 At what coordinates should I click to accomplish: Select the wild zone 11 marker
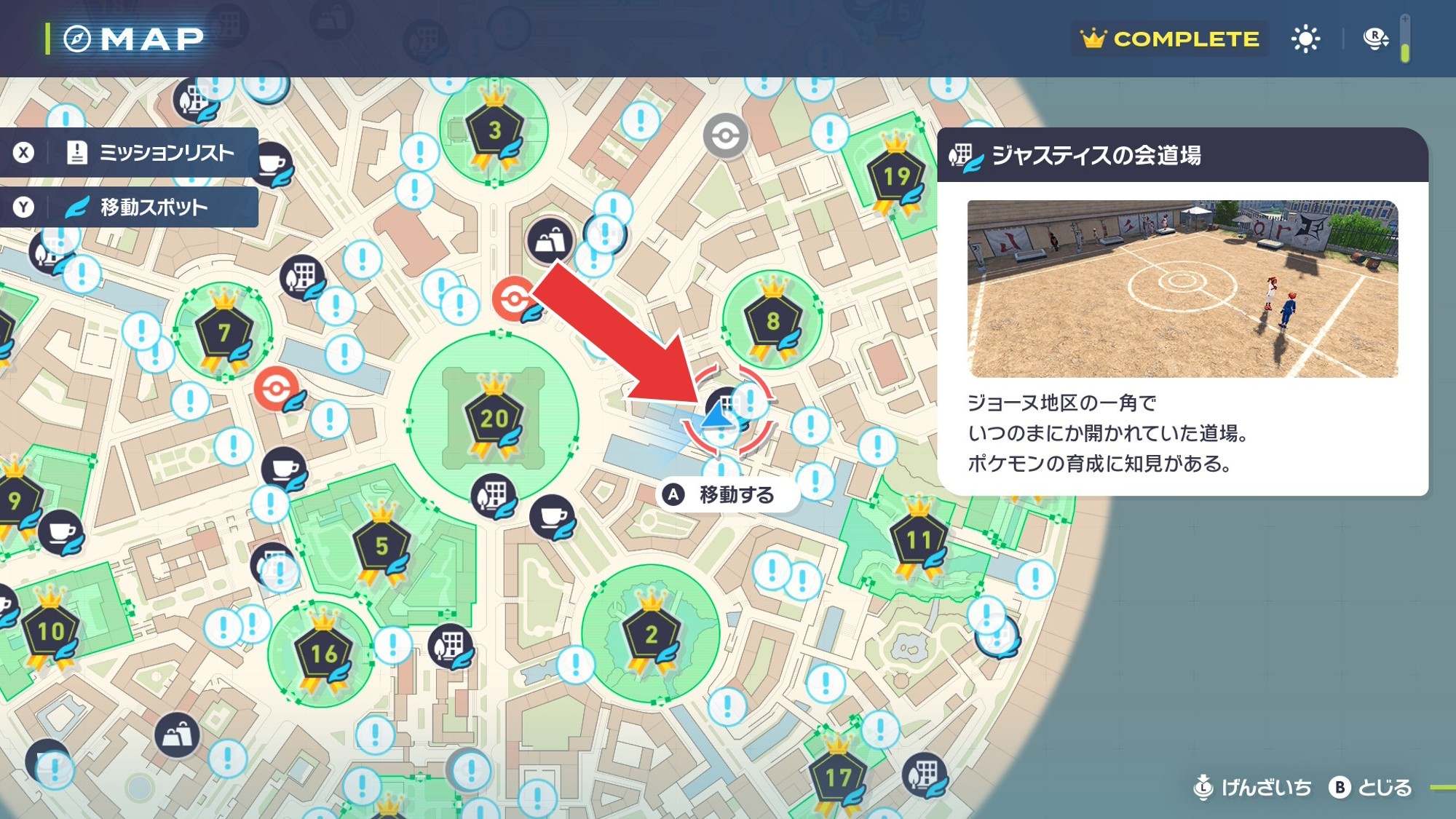tap(918, 540)
